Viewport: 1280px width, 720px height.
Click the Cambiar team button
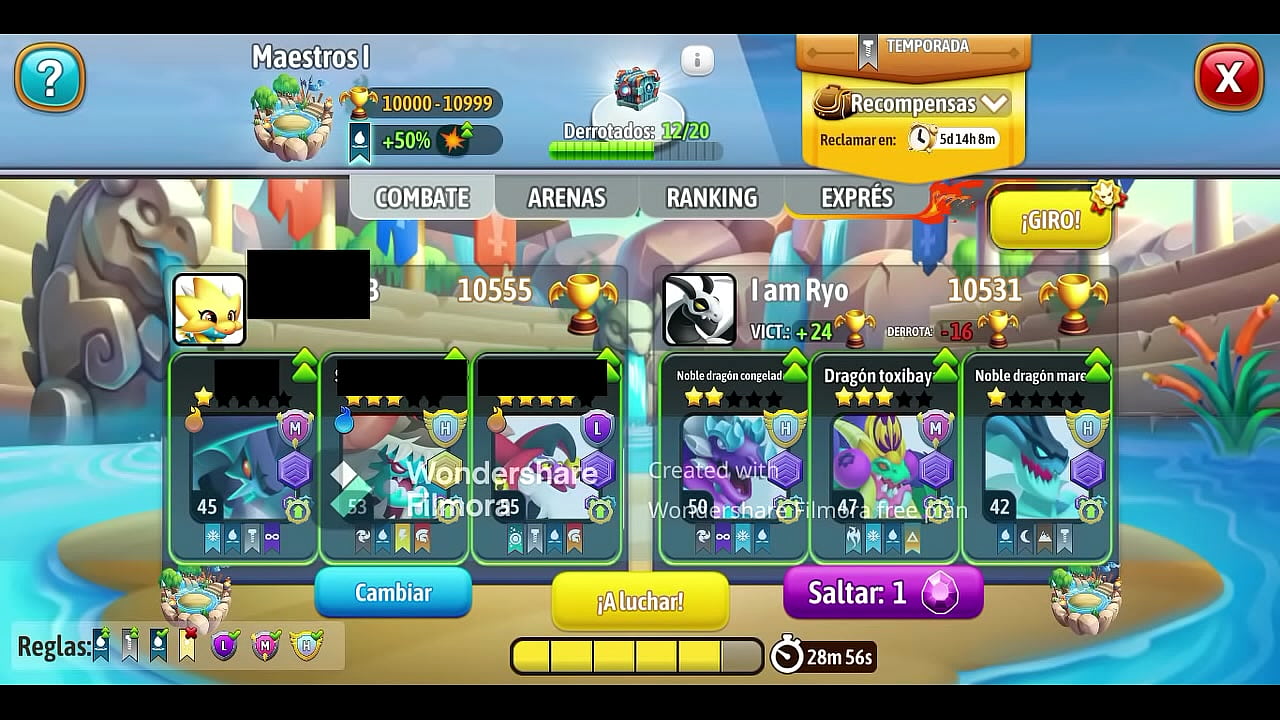pyautogui.click(x=393, y=593)
